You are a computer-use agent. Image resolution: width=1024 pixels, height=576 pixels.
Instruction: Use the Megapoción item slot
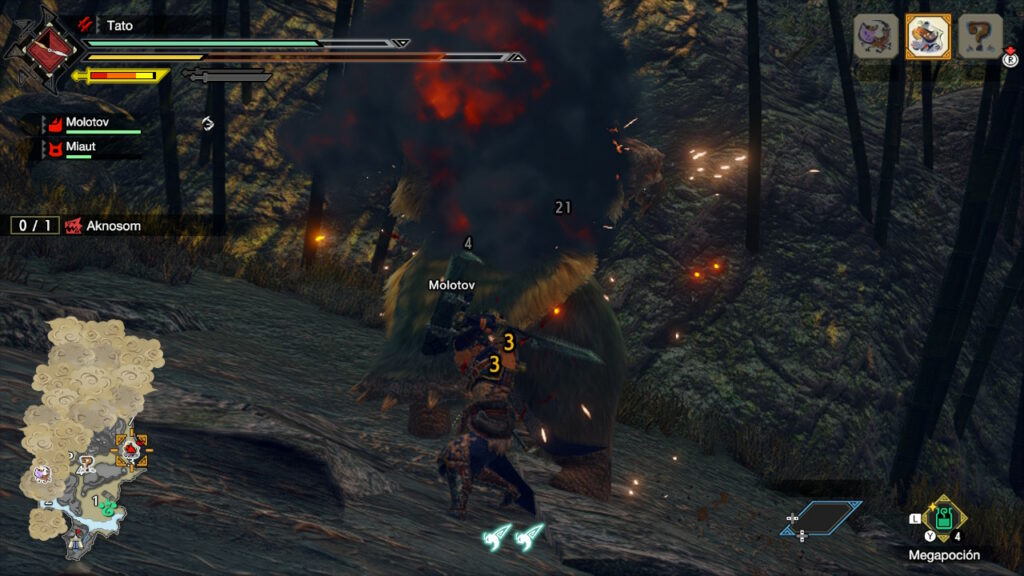coord(944,519)
